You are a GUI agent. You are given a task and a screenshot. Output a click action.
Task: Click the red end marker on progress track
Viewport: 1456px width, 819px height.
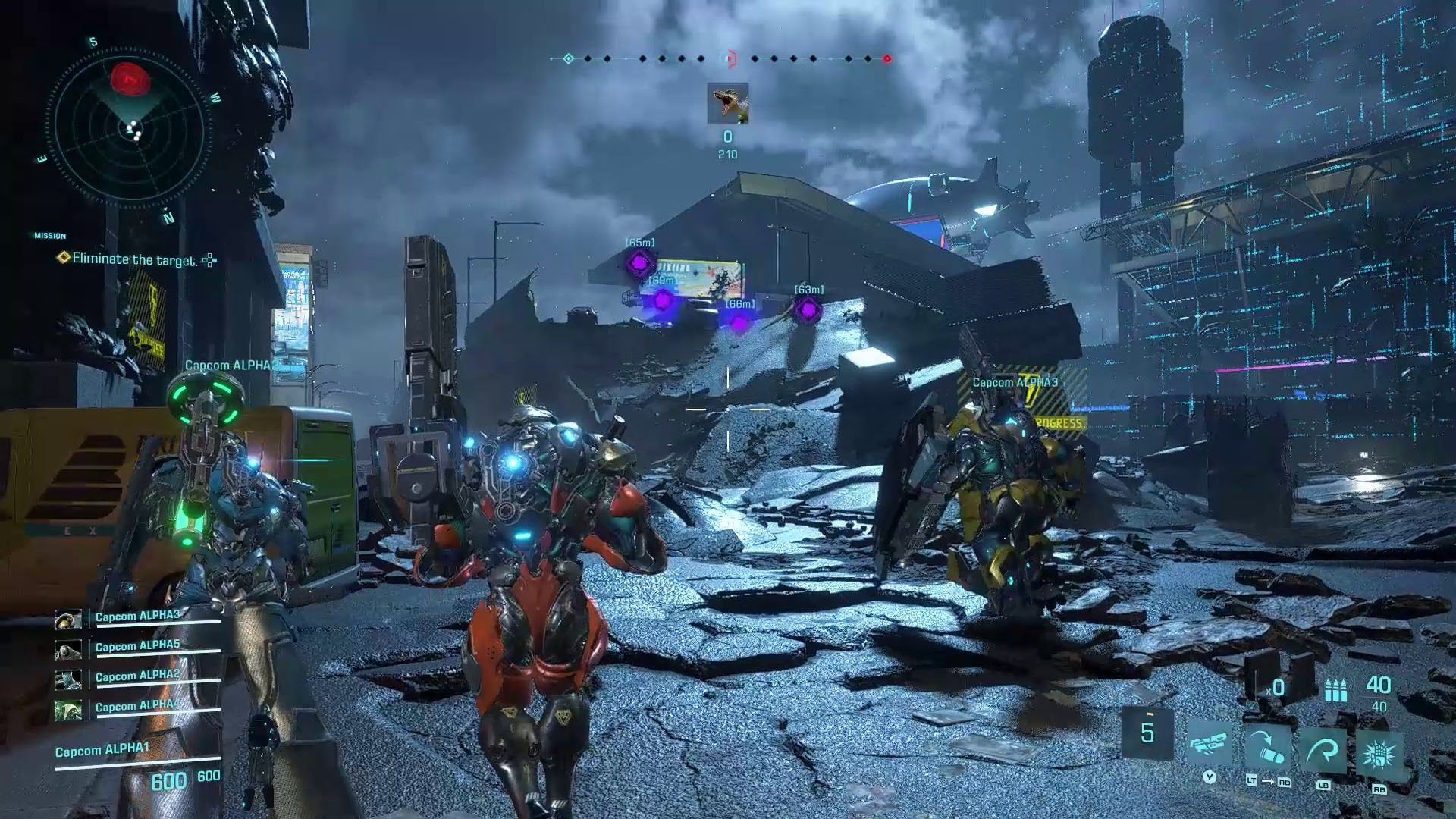pos(886,58)
